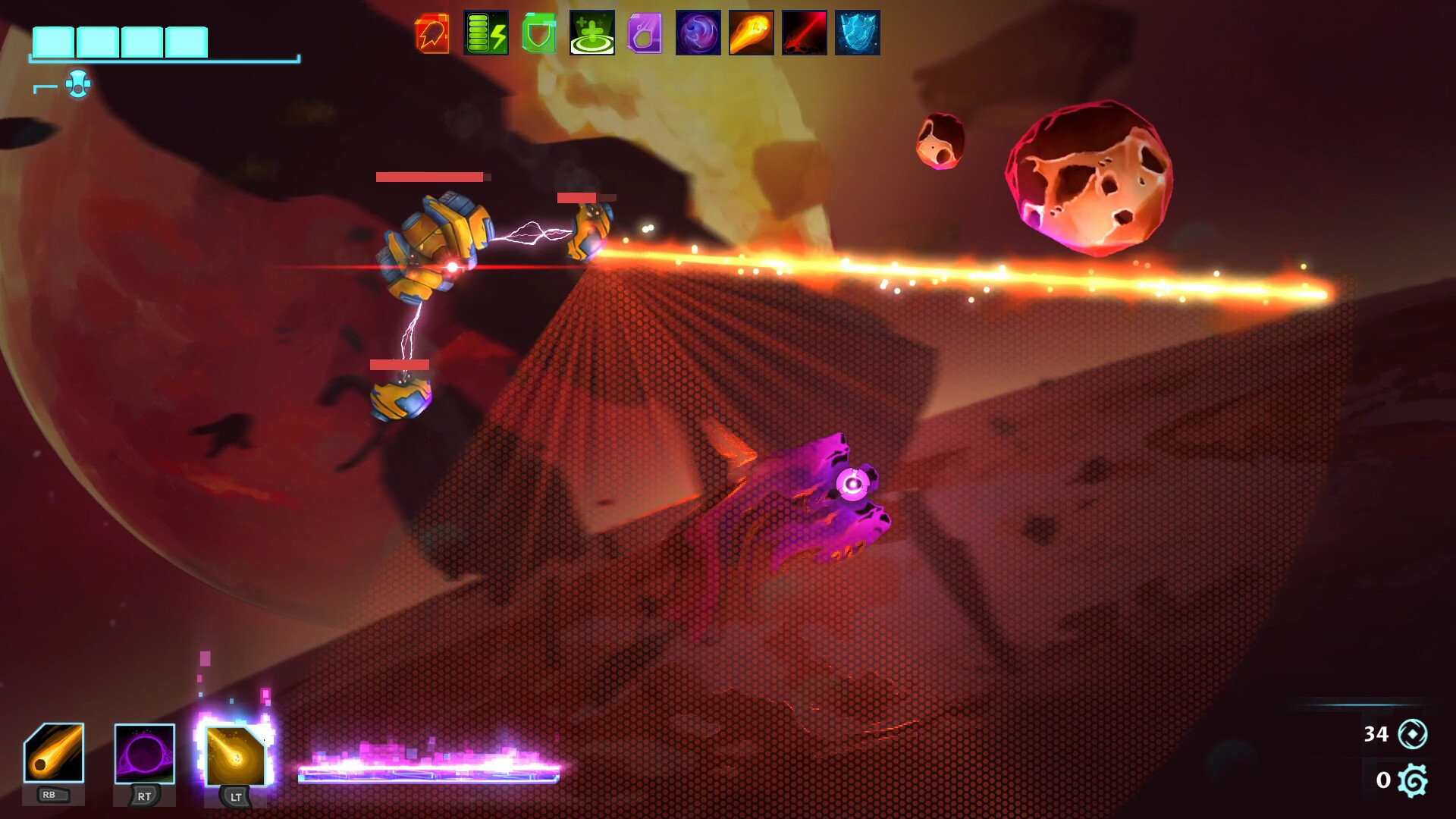The image size is (1456, 819).
Task: Click the small ship status icon below health
Action: pyautogui.click(x=78, y=83)
